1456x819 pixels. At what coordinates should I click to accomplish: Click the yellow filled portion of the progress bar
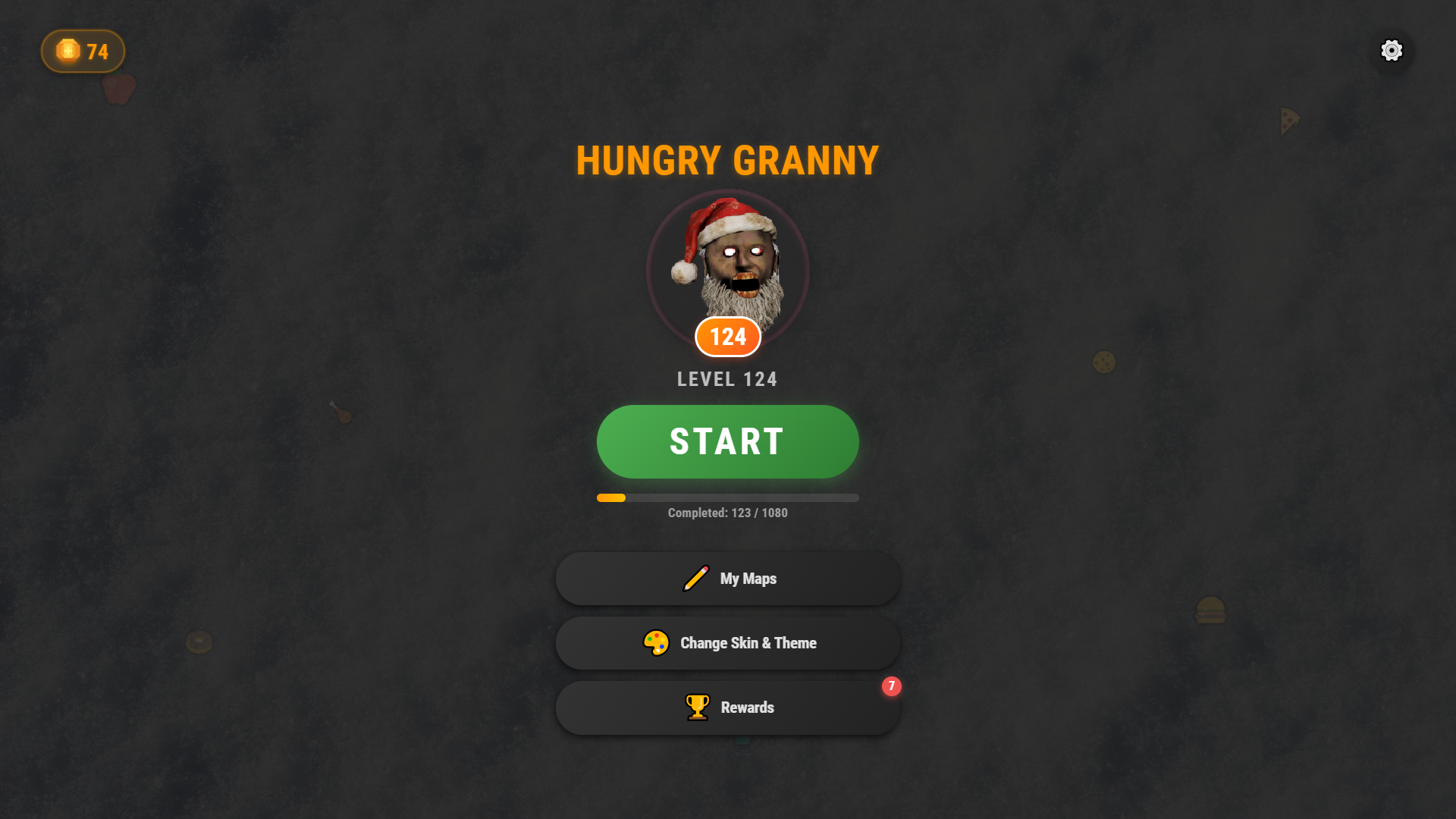click(x=610, y=497)
